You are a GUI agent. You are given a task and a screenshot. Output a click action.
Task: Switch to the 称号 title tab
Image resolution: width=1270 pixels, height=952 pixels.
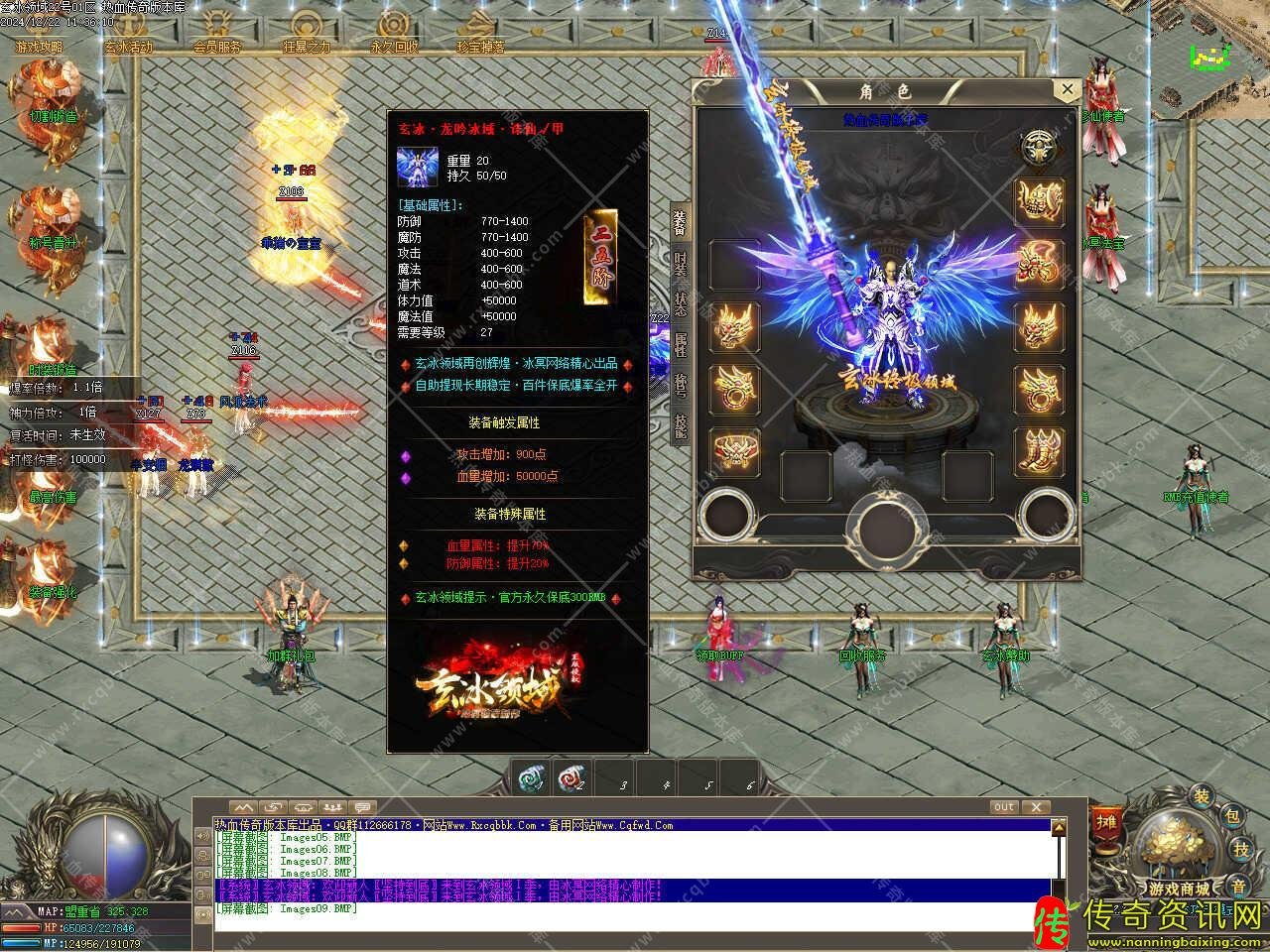(680, 384)
